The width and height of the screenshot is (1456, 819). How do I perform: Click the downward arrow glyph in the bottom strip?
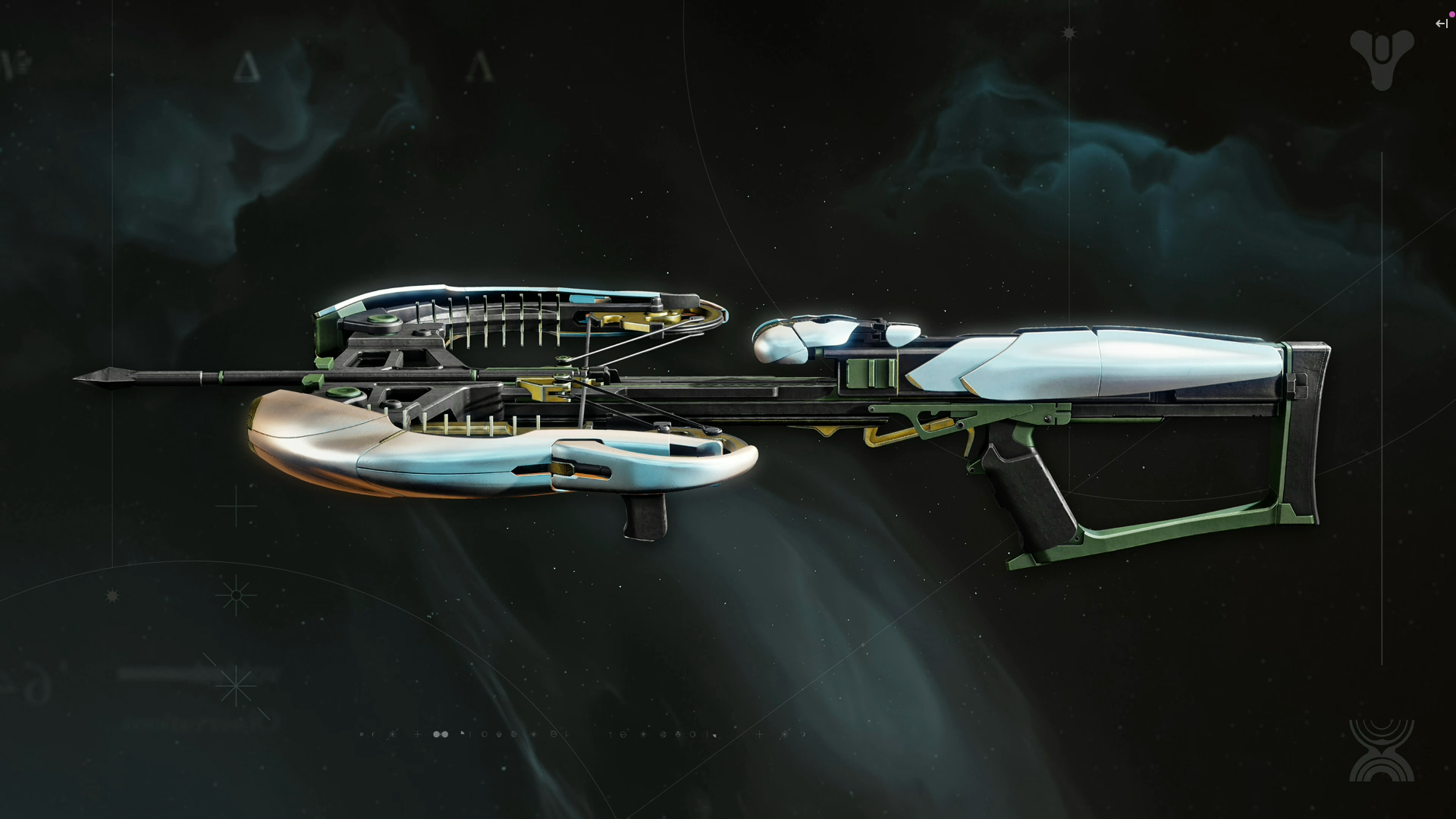click(x=566, y=734)
